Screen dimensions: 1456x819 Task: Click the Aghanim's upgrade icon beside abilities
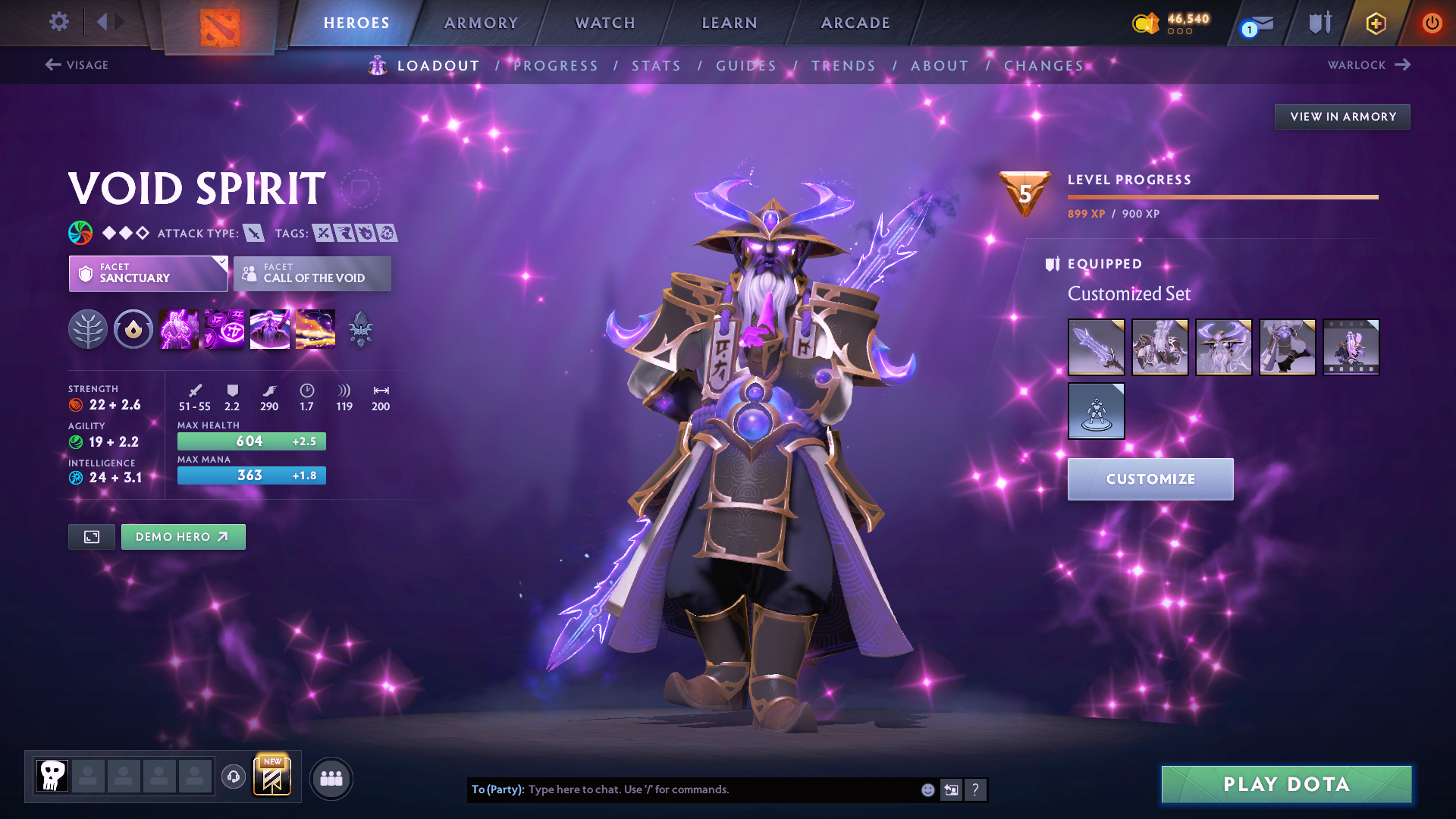359,329
